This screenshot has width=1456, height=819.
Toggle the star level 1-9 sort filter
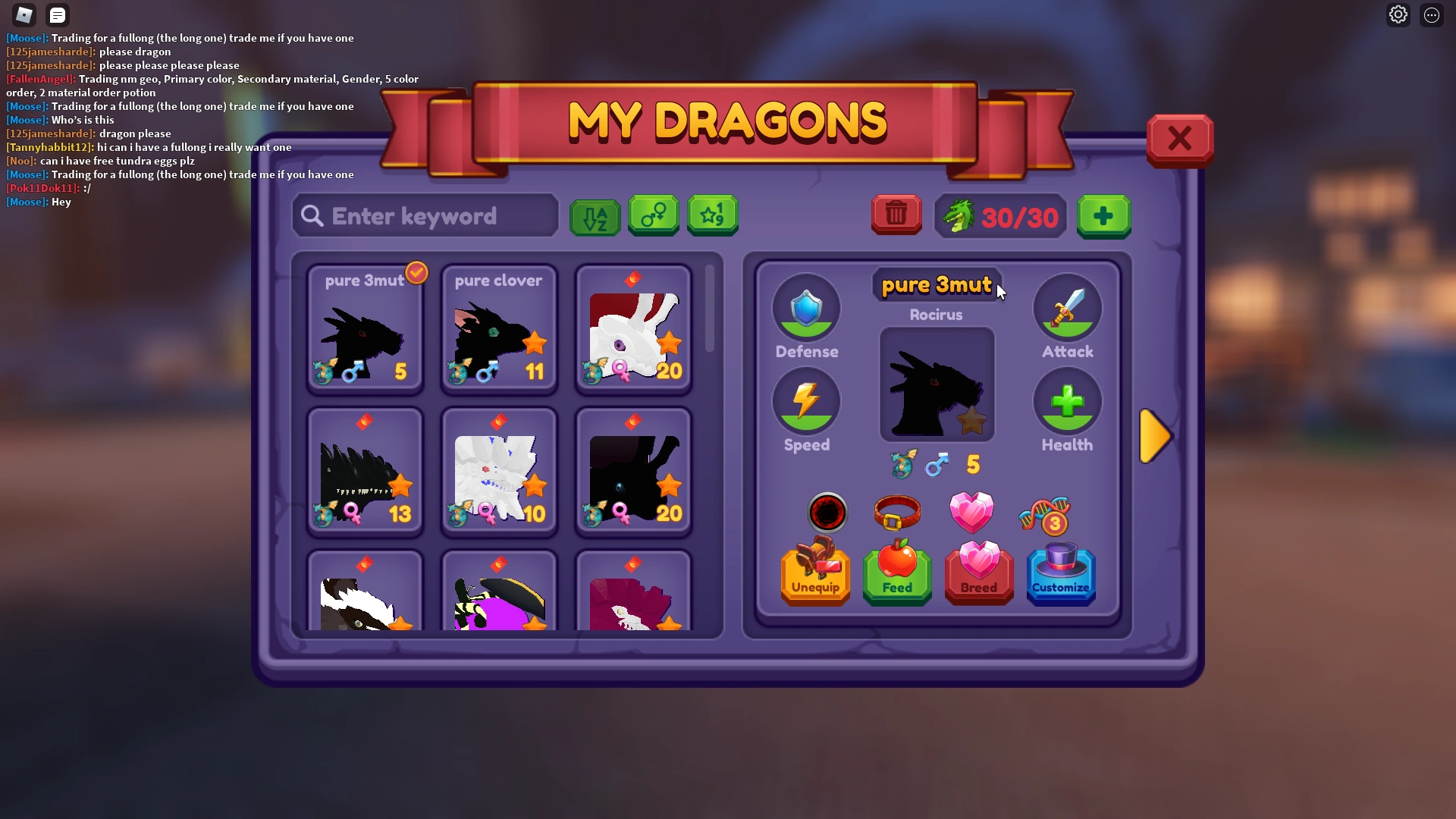click(711, 215)
